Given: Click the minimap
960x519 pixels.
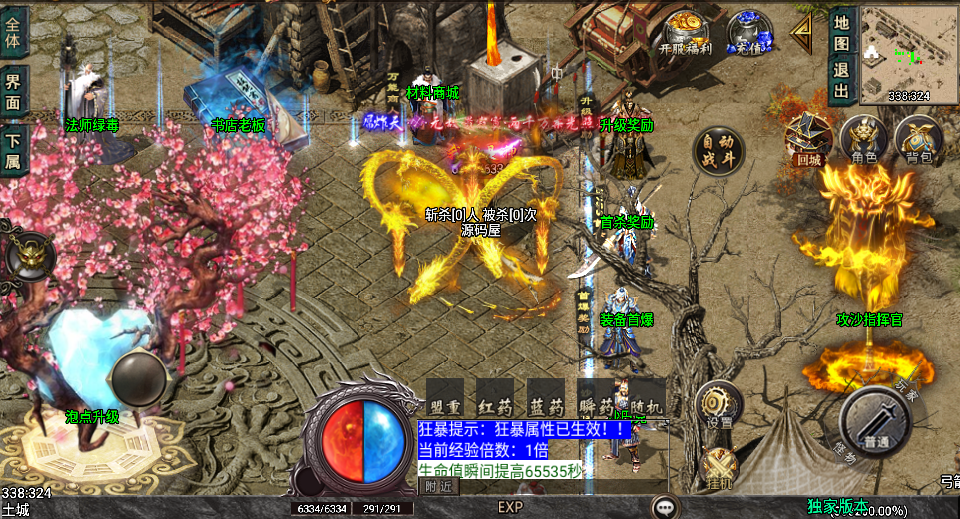Looking at the screenshot, I should 907,54.
